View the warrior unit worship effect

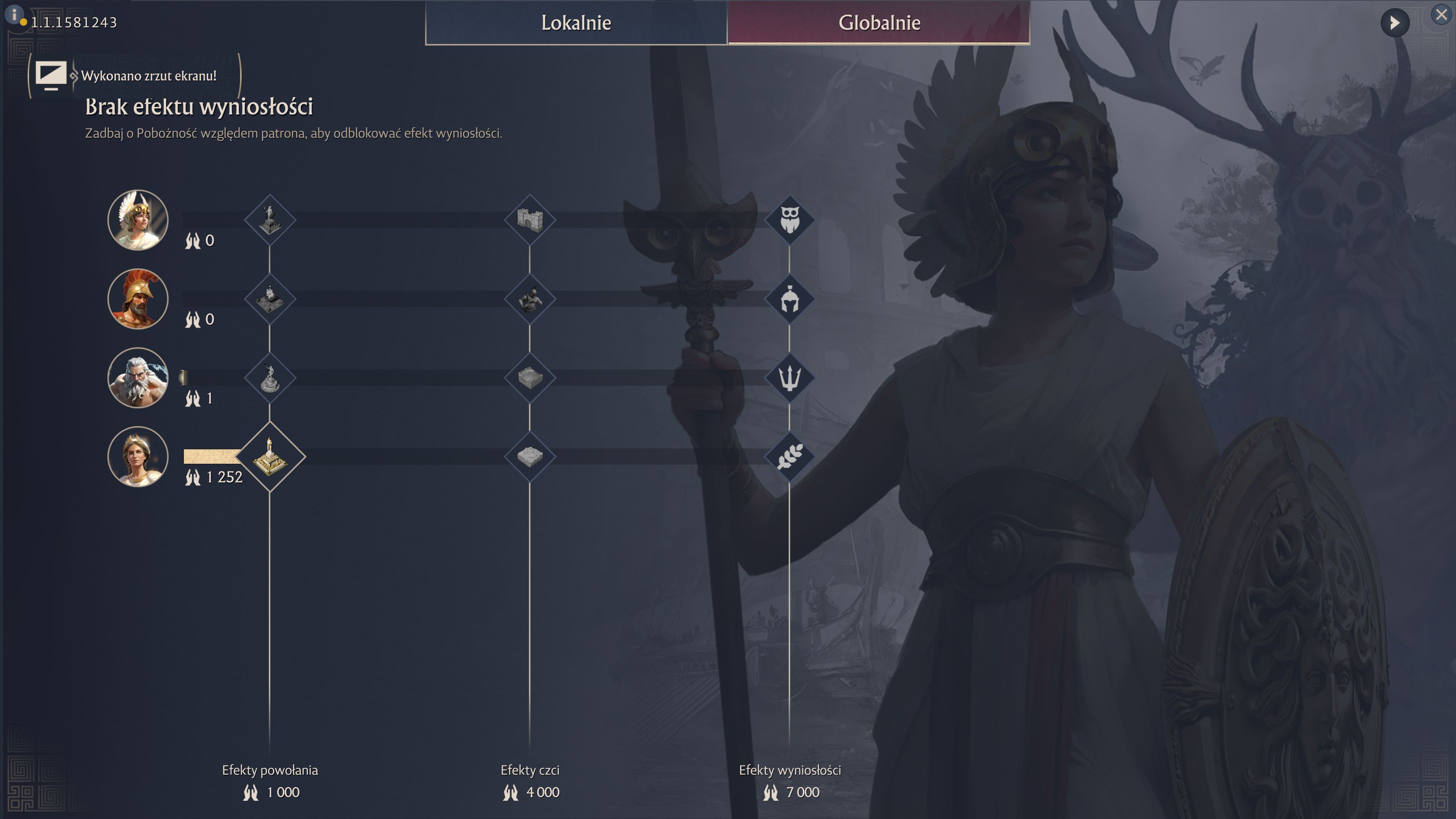[x=530, y=299]
